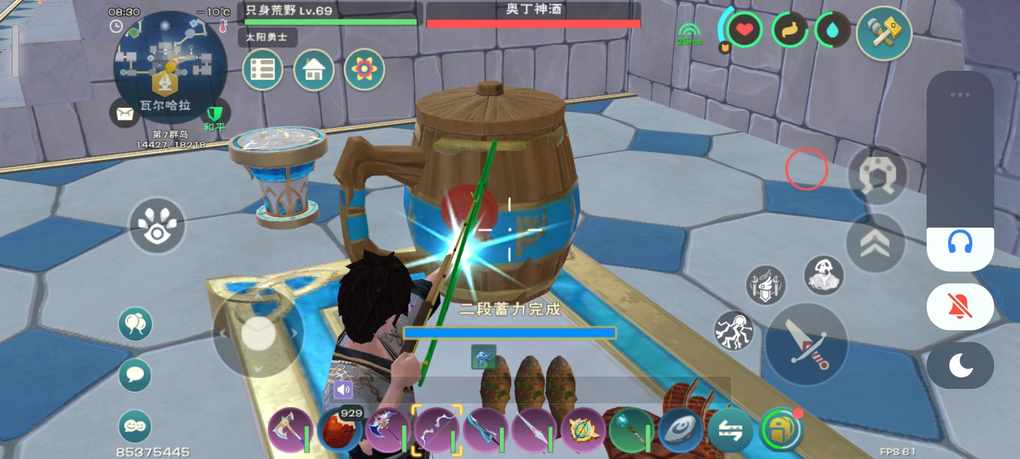Select the highlighted bow hotbar slot
This screenshot has width=1020, height=459.
tap(436, 430)
